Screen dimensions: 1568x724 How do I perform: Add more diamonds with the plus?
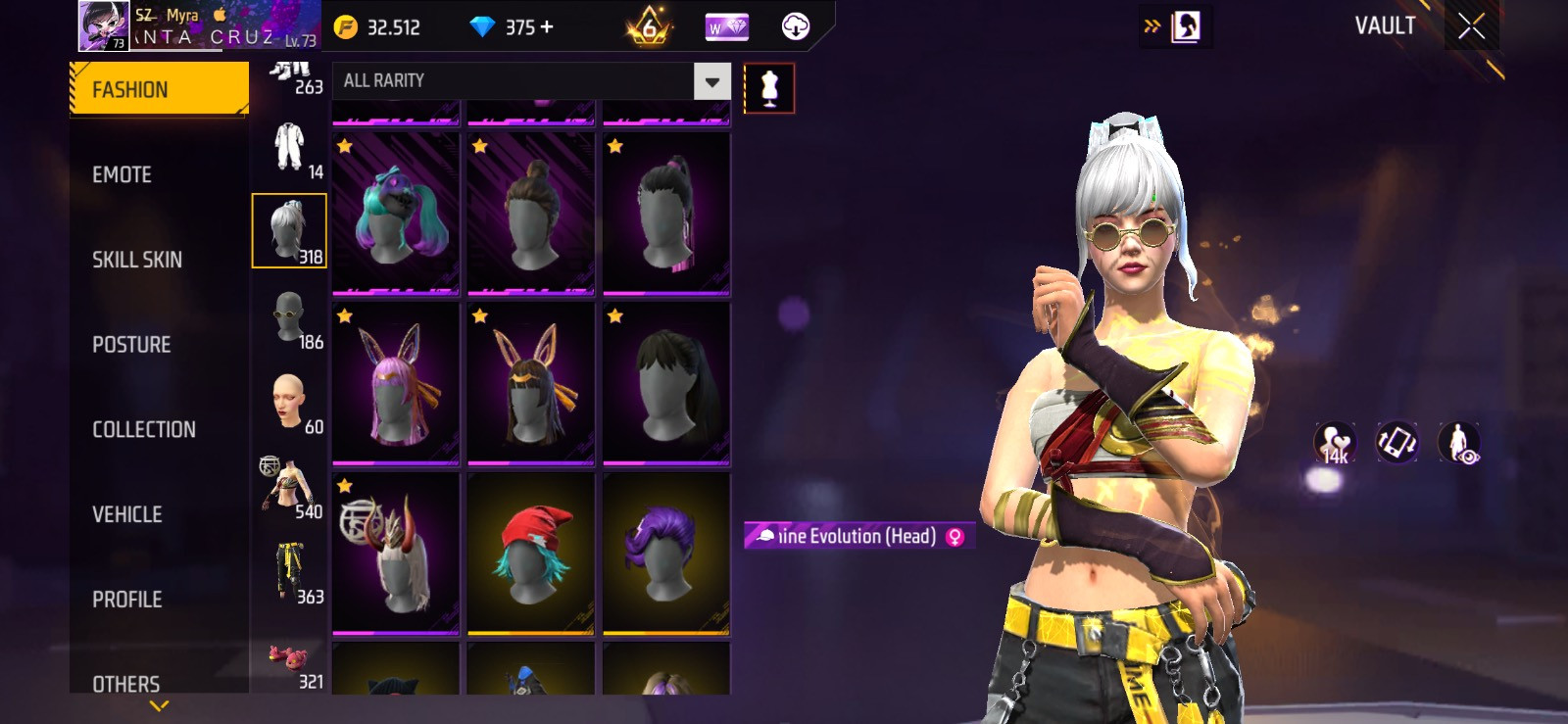pyautogui.click(x=547, y=27)
